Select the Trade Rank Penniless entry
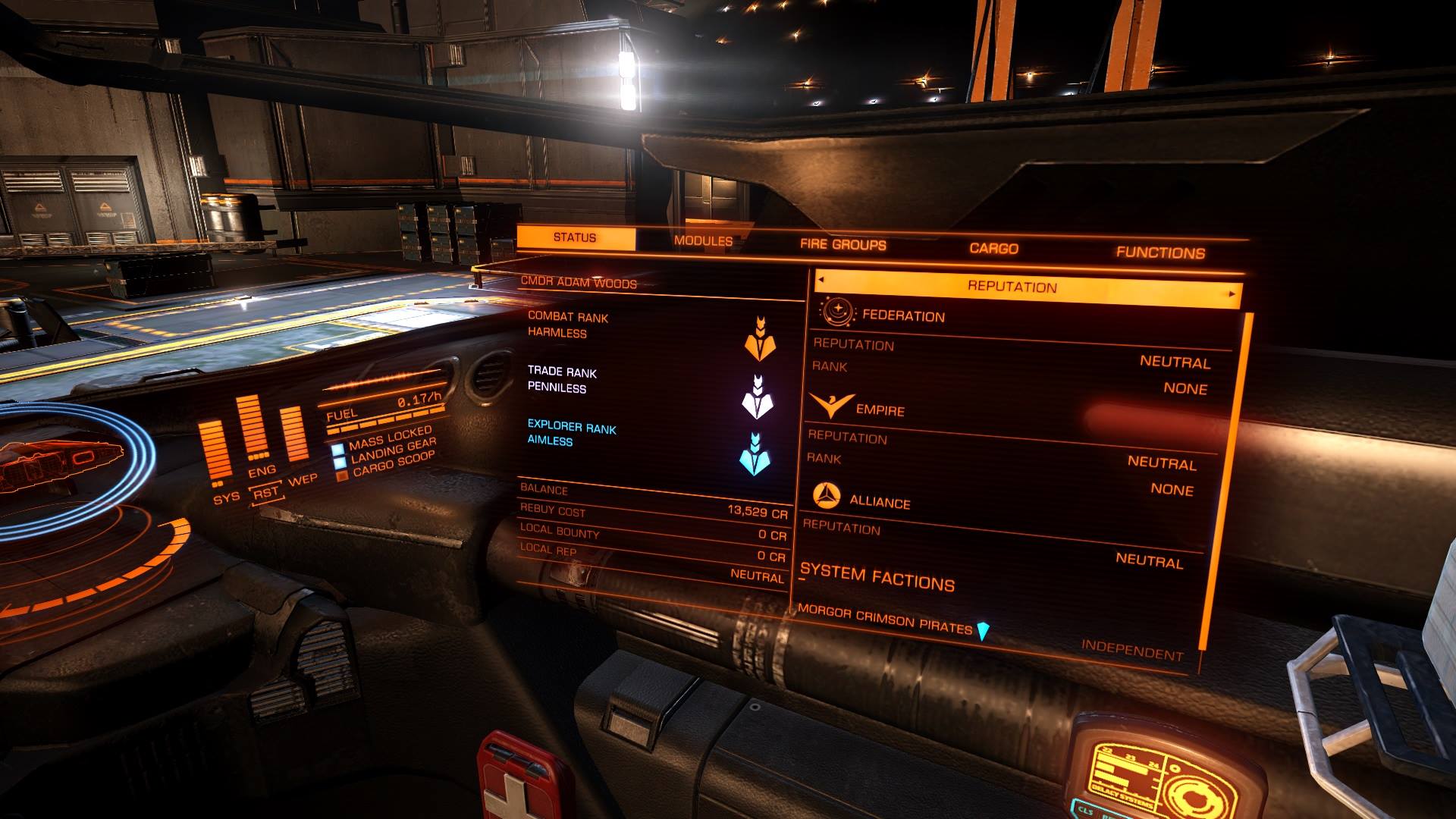Screen dimensions: 1456x819 pyautogui.click(x=562, y=380)
